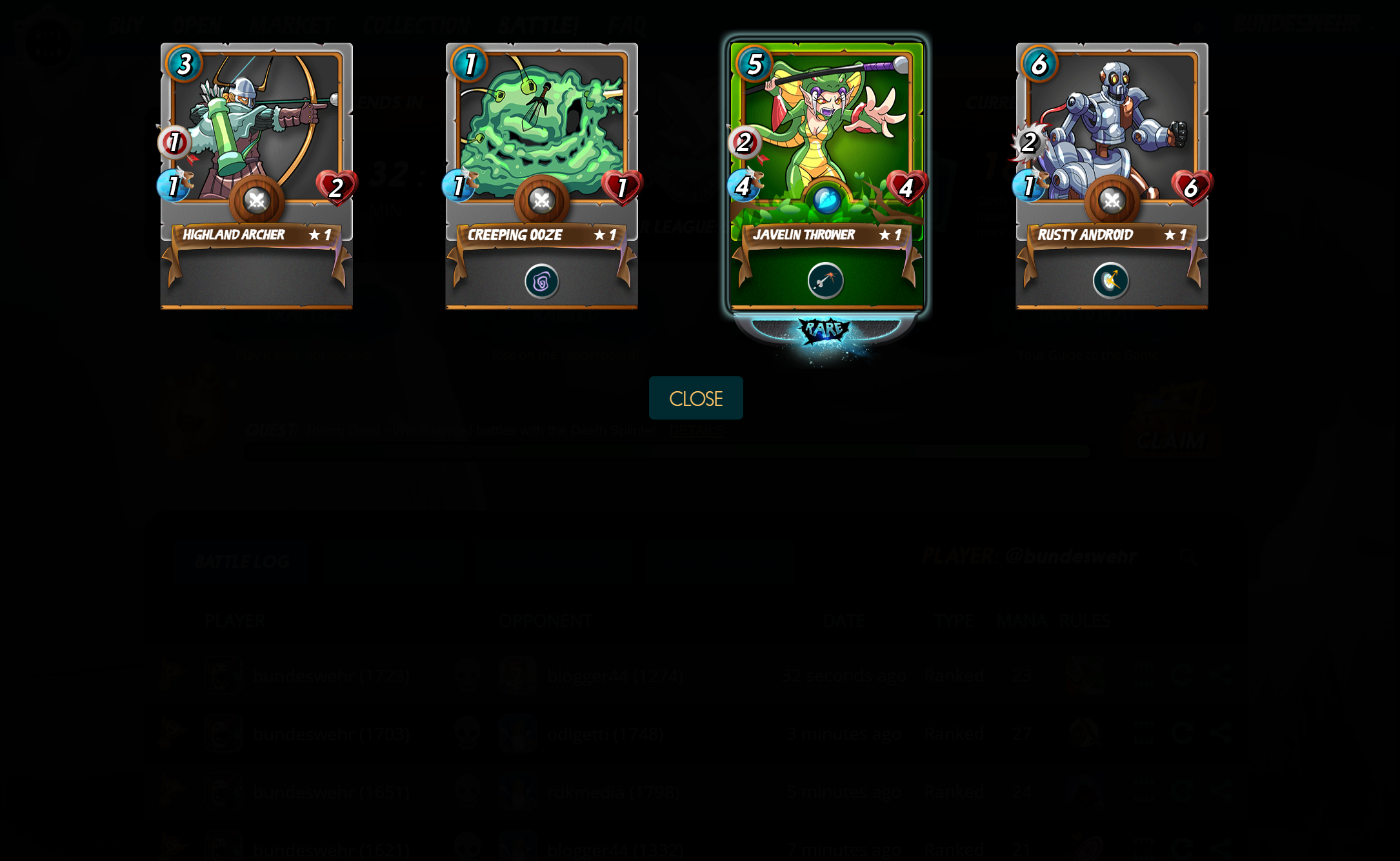Inspect Rusty Android's ability icon
The image size is (1400, 861).
1110,280
